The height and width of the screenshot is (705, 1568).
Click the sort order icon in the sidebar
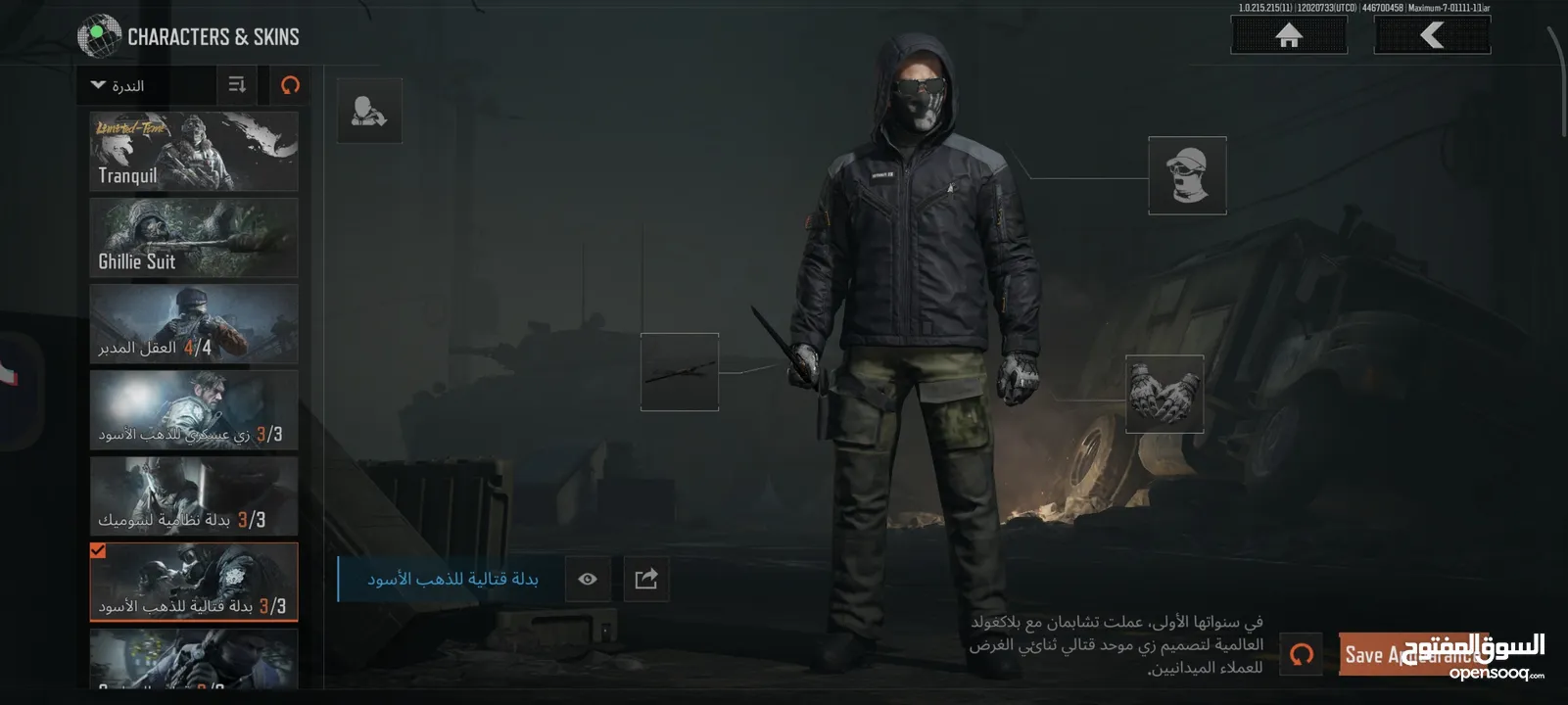point(235,85)
